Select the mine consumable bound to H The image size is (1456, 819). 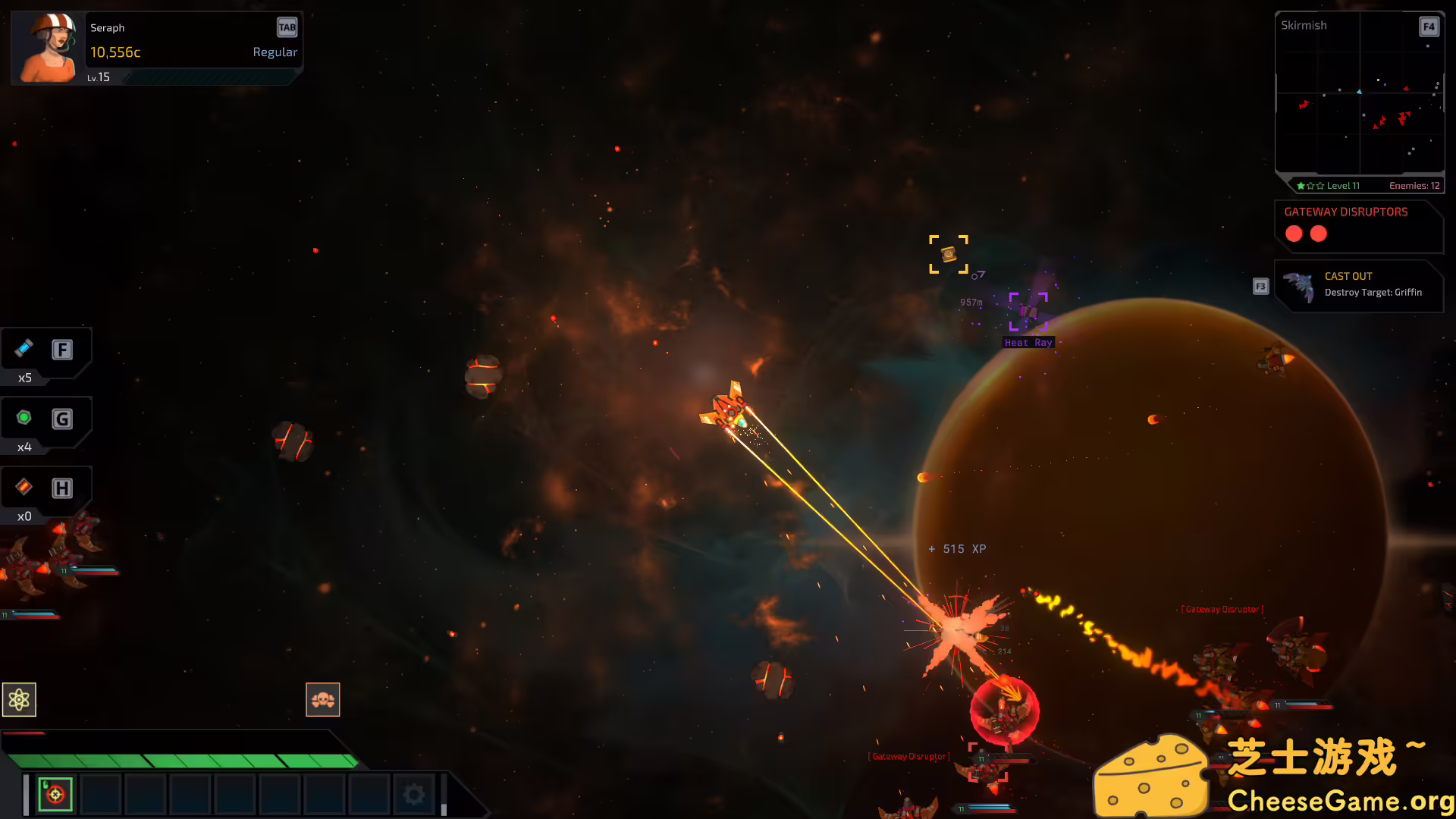24,488
